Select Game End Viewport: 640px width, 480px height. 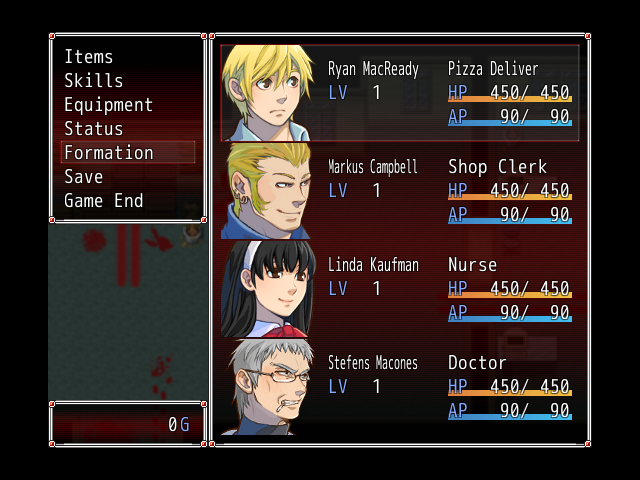click(104, 201)
